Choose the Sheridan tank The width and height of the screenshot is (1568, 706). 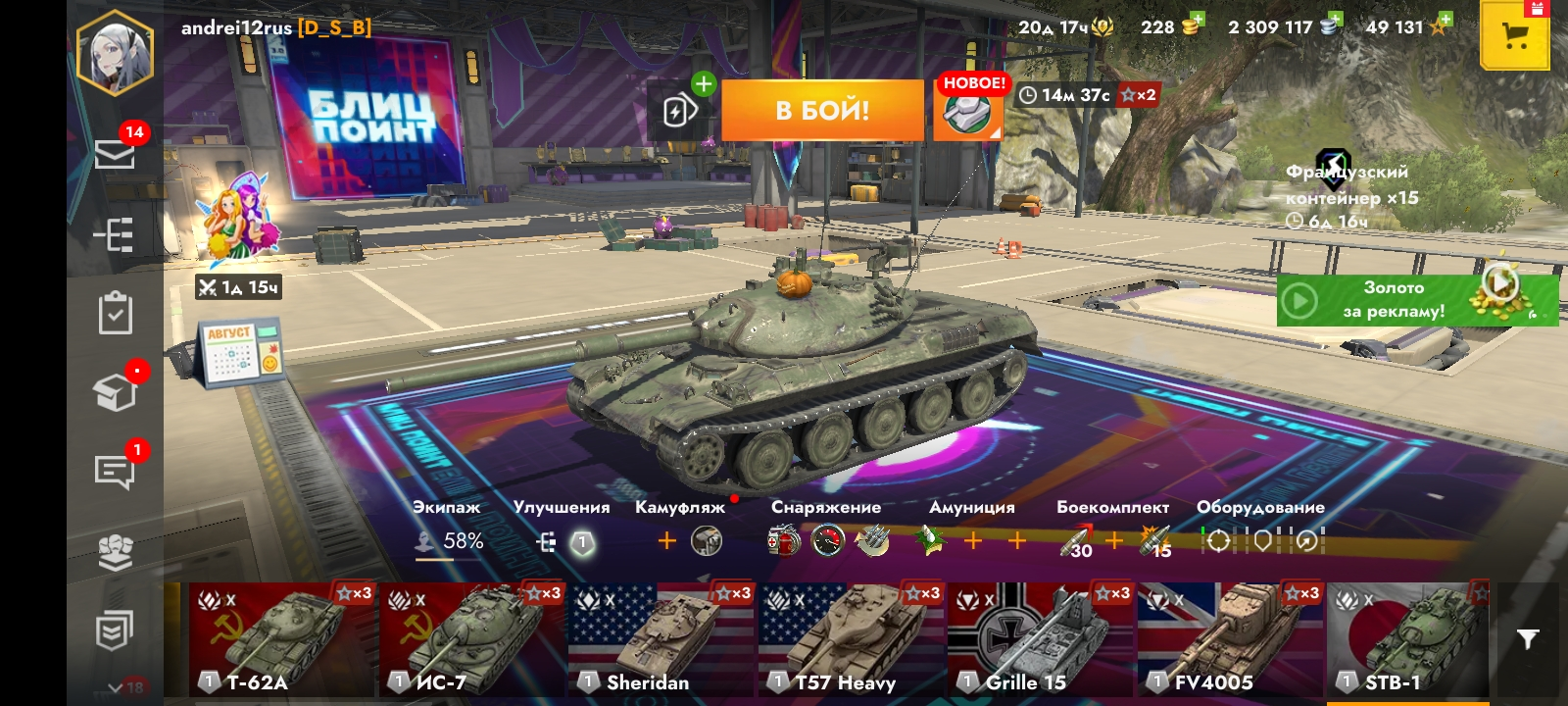point(661,639)
